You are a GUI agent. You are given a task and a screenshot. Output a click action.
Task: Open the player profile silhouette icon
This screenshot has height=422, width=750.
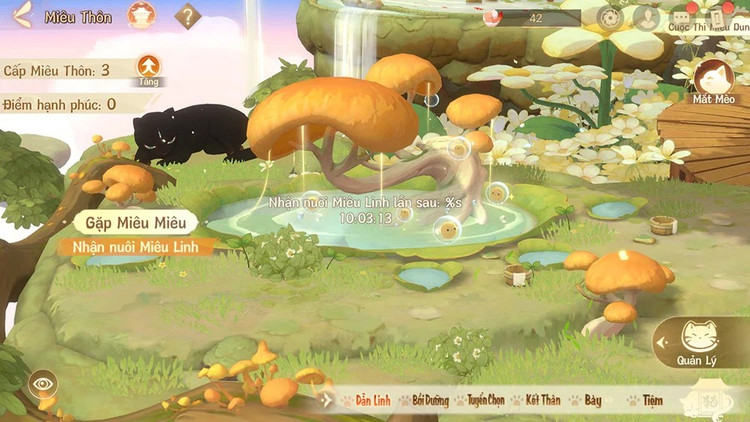click(x=645, y=17)
